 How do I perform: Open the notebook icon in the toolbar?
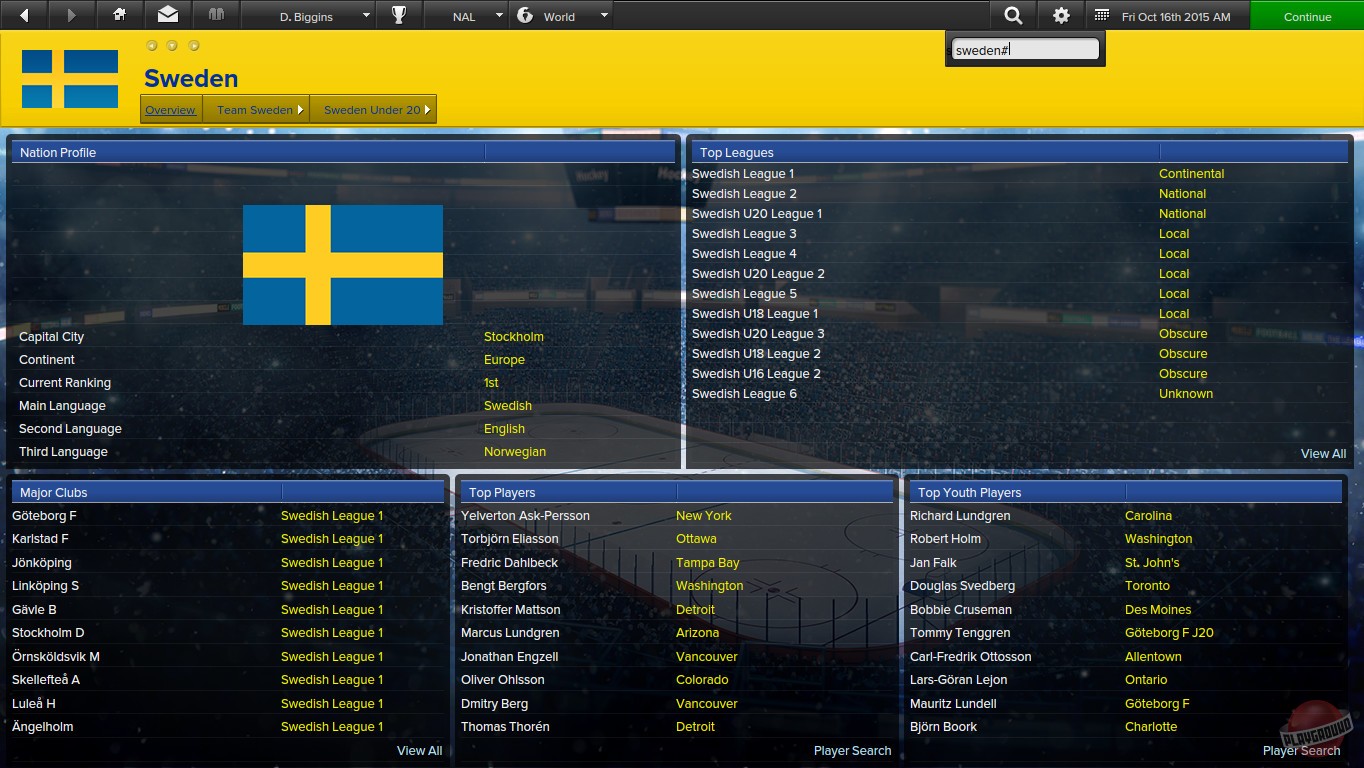point(215,15)
